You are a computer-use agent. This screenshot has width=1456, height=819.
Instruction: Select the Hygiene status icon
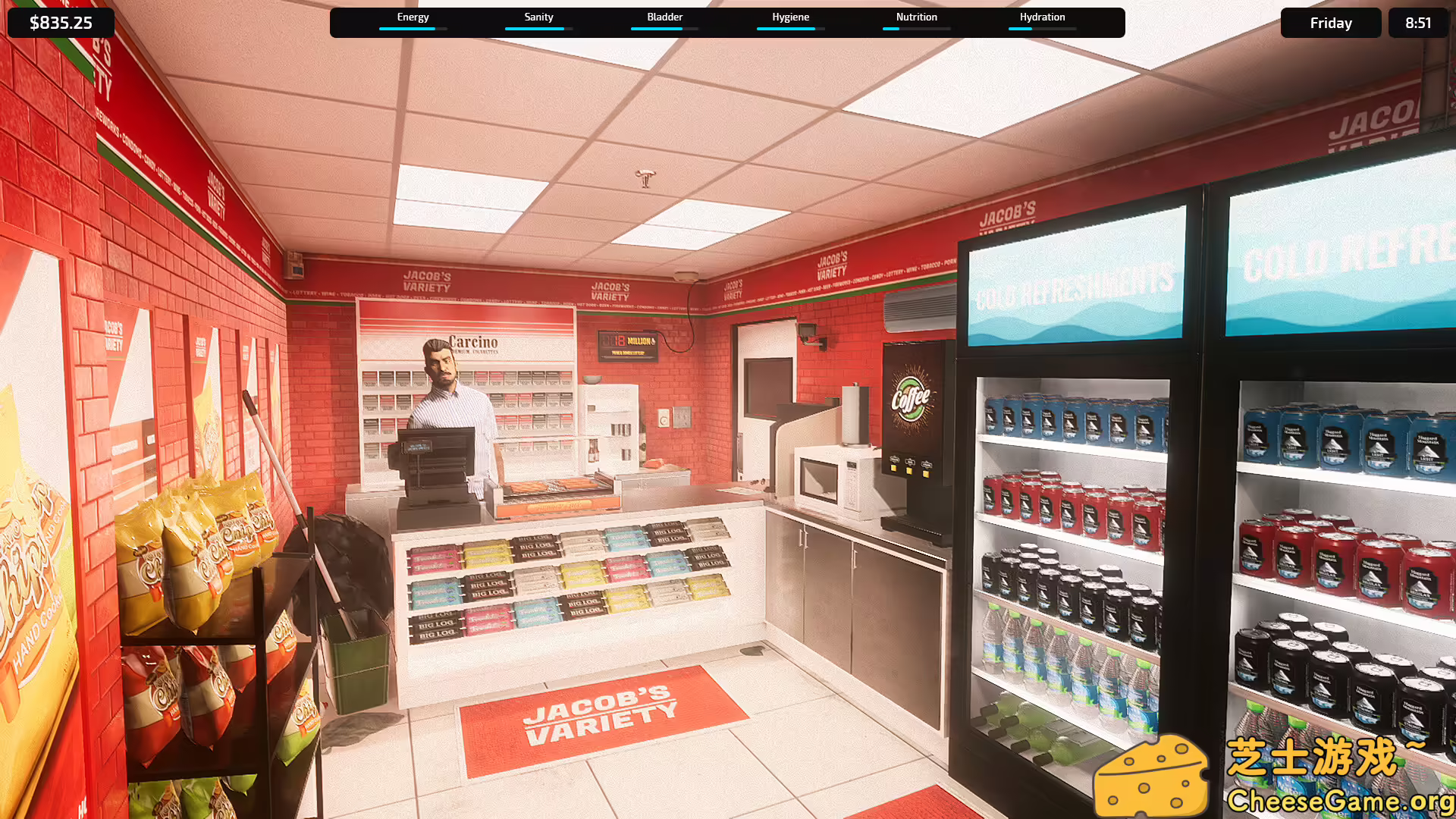point(790,17)
